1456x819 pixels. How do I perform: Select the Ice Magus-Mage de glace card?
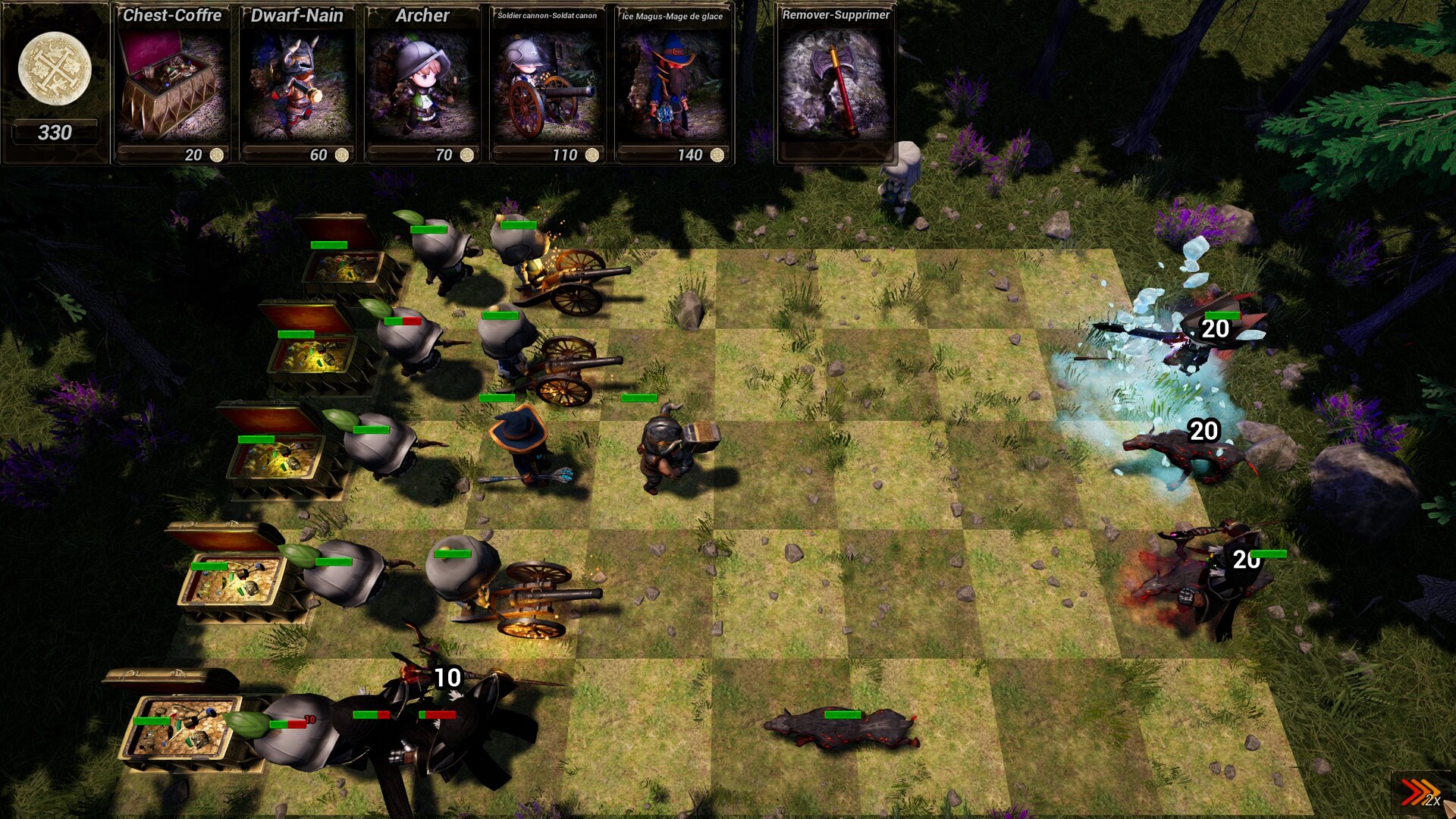click(673, 87)
